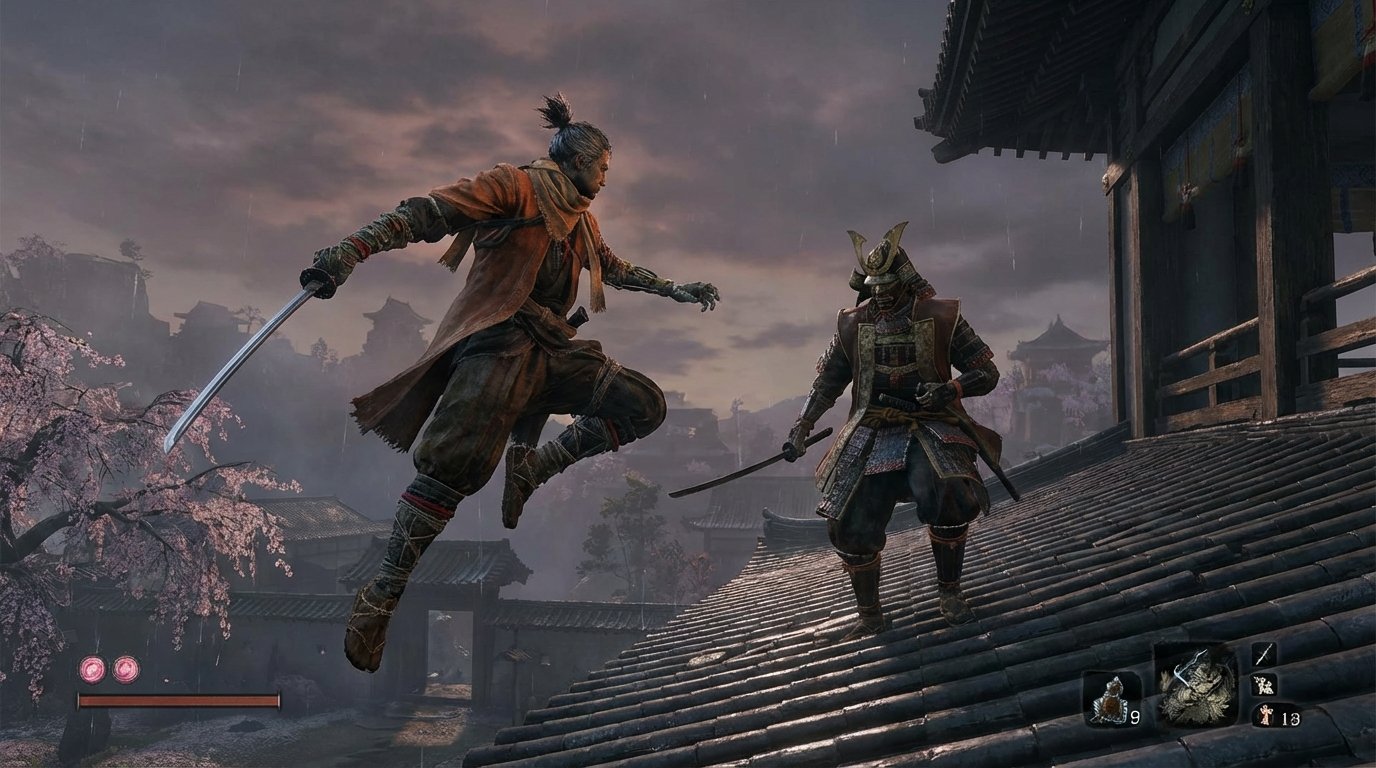
Task: Select the Spirit Emblem counter icon
Action: tap(1266, 715)
